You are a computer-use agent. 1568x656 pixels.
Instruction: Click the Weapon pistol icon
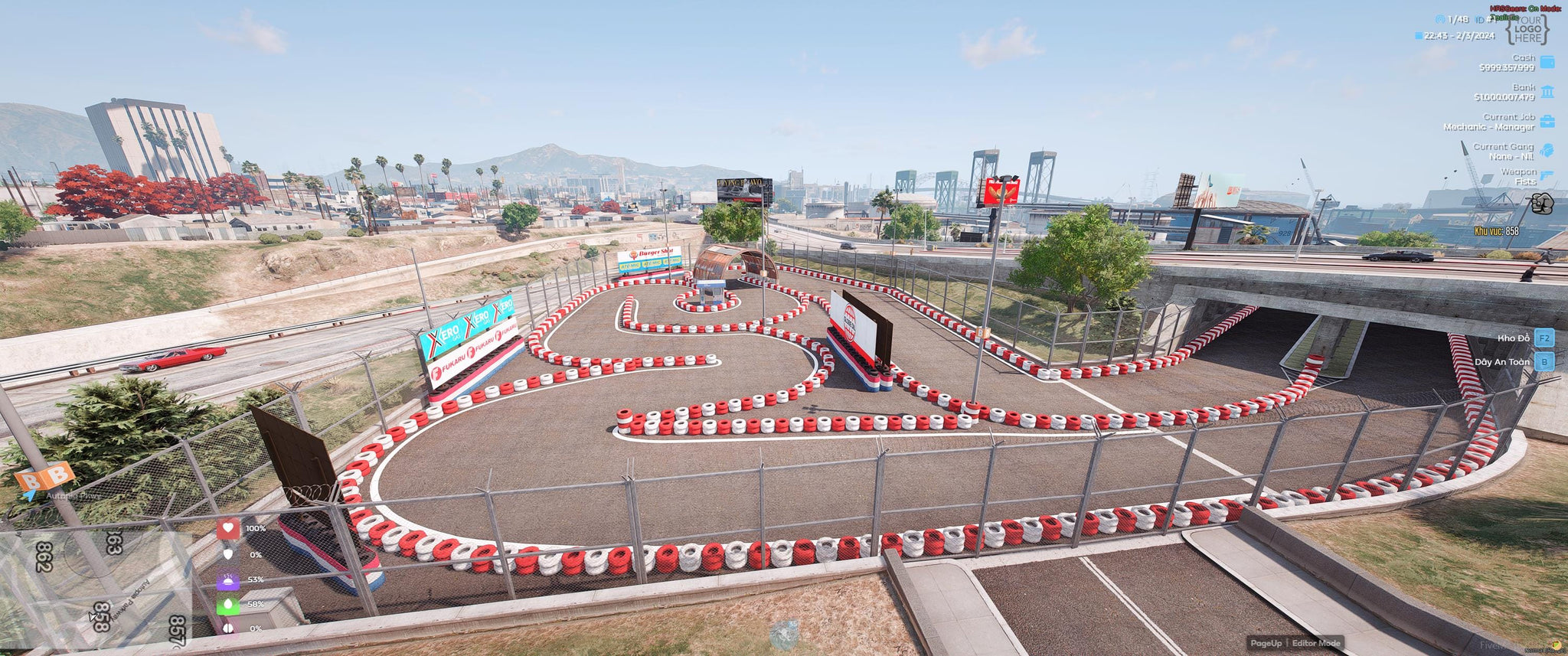tap(1547, 176)
